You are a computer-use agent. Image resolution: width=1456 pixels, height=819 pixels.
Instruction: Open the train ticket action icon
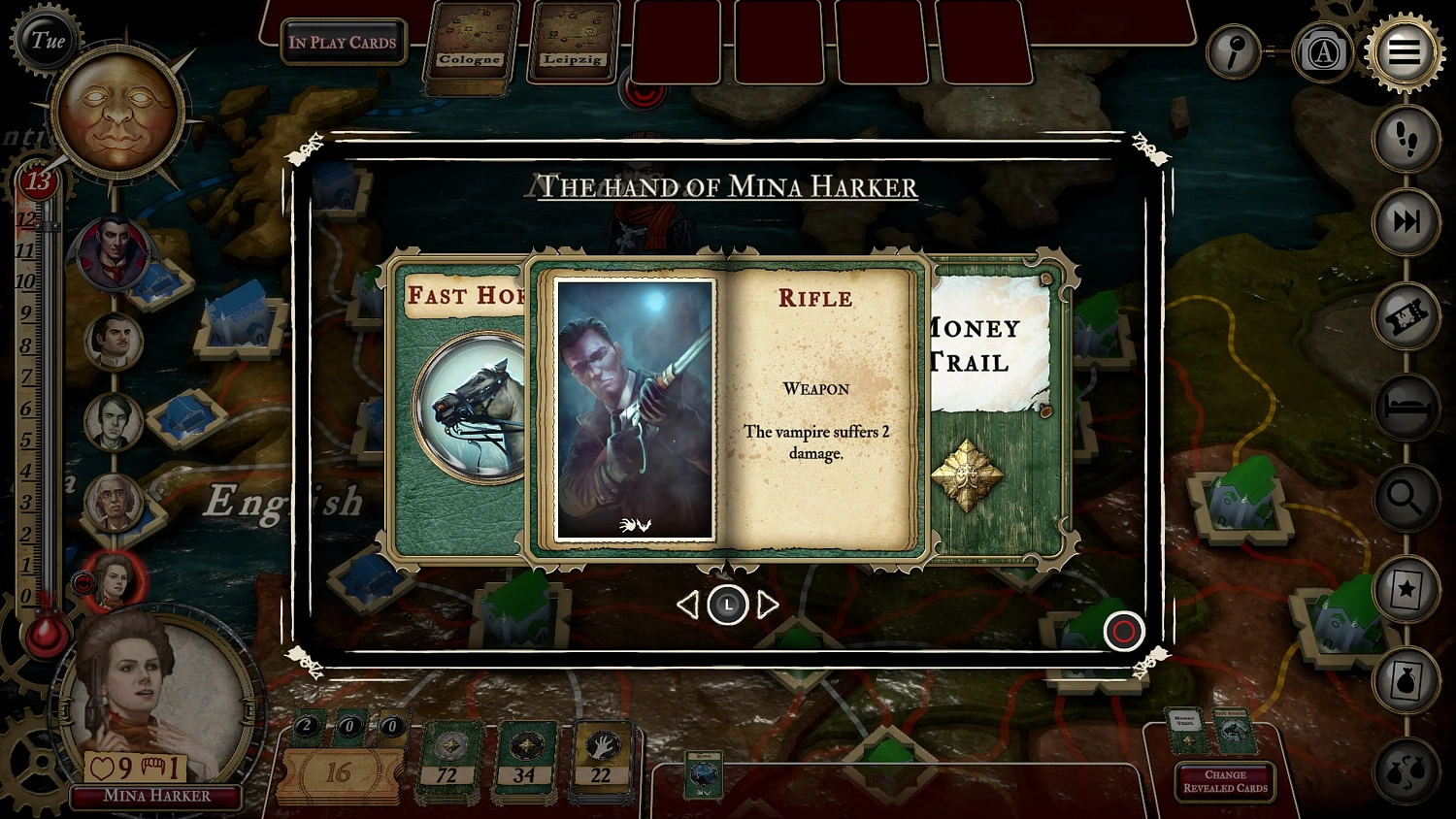(x=1405, y=314)
